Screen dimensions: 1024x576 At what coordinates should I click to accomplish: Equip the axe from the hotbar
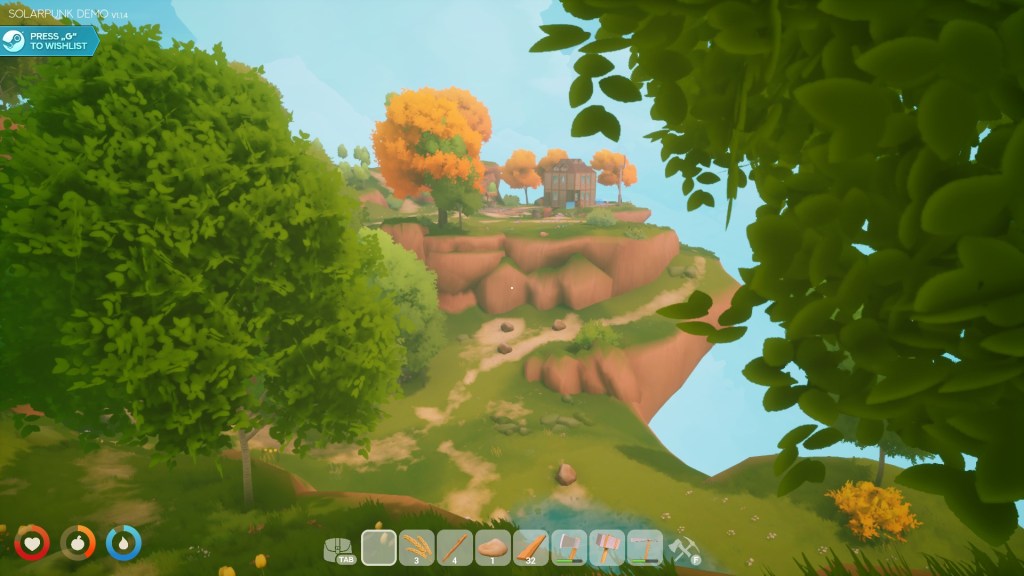coord(569,547)
